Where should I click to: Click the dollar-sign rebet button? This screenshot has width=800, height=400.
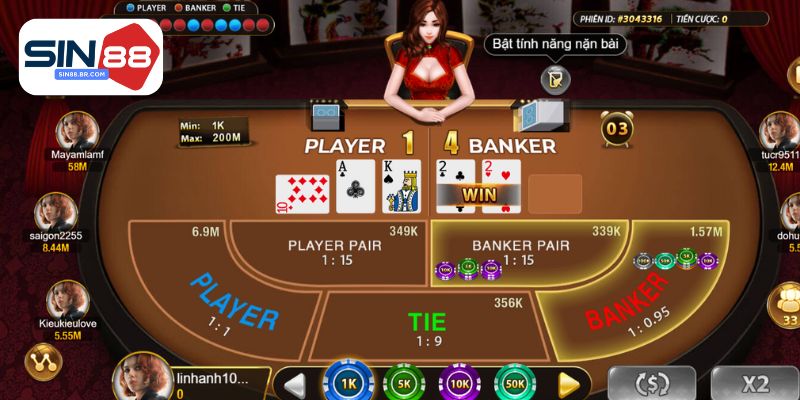652,383
